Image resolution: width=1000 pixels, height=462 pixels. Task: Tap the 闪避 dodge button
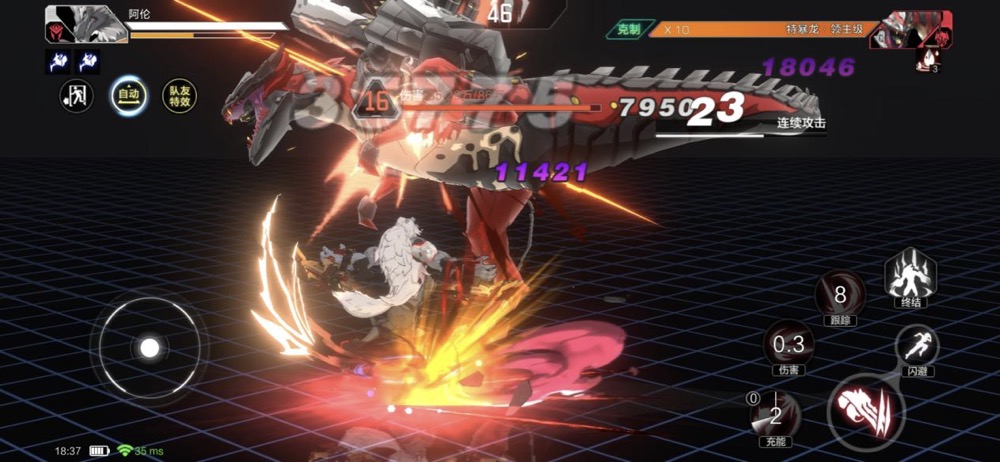pyautogui.click(x=915, y=346)
